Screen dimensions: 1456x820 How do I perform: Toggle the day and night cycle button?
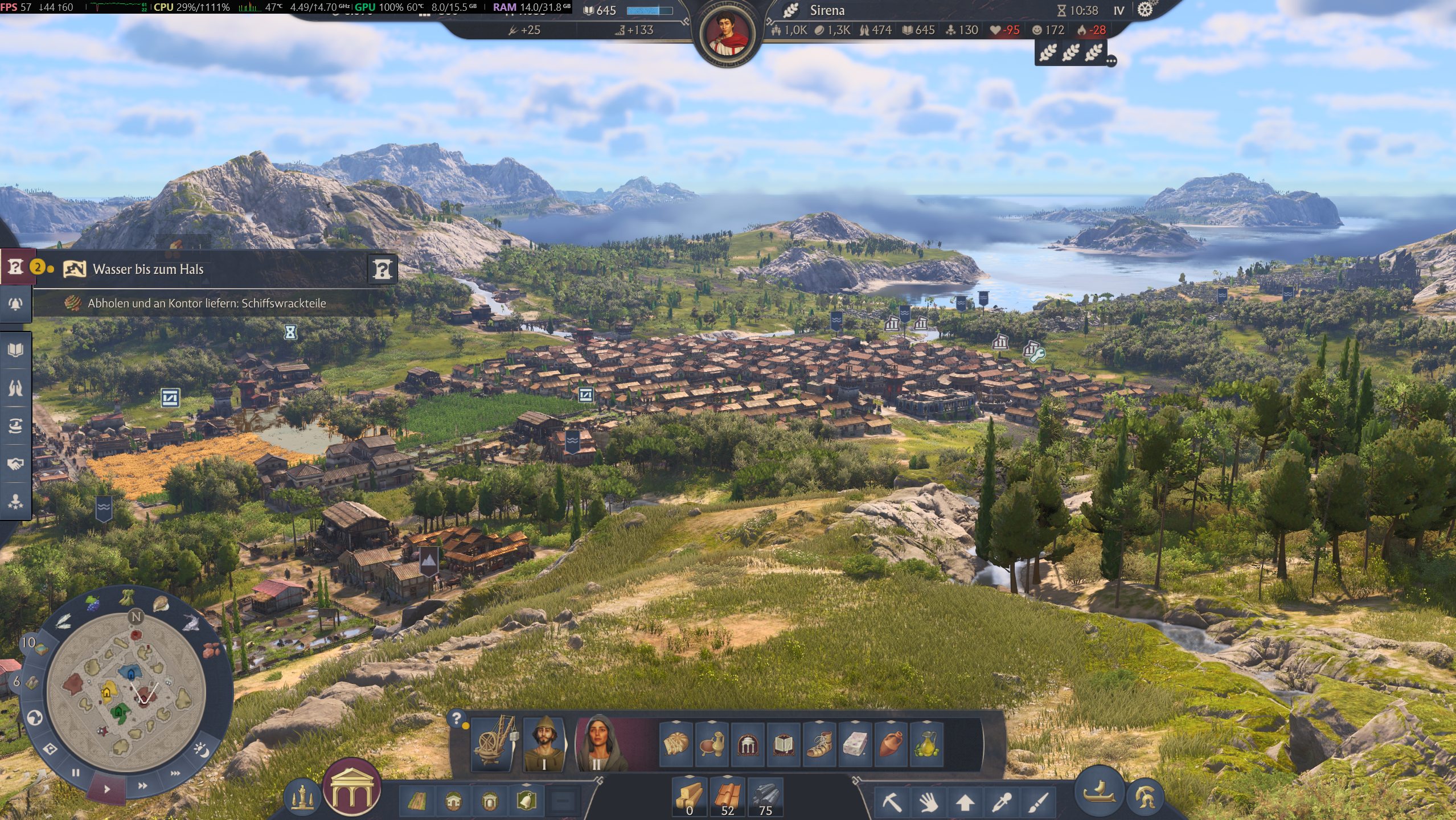(x=200, y=749)
